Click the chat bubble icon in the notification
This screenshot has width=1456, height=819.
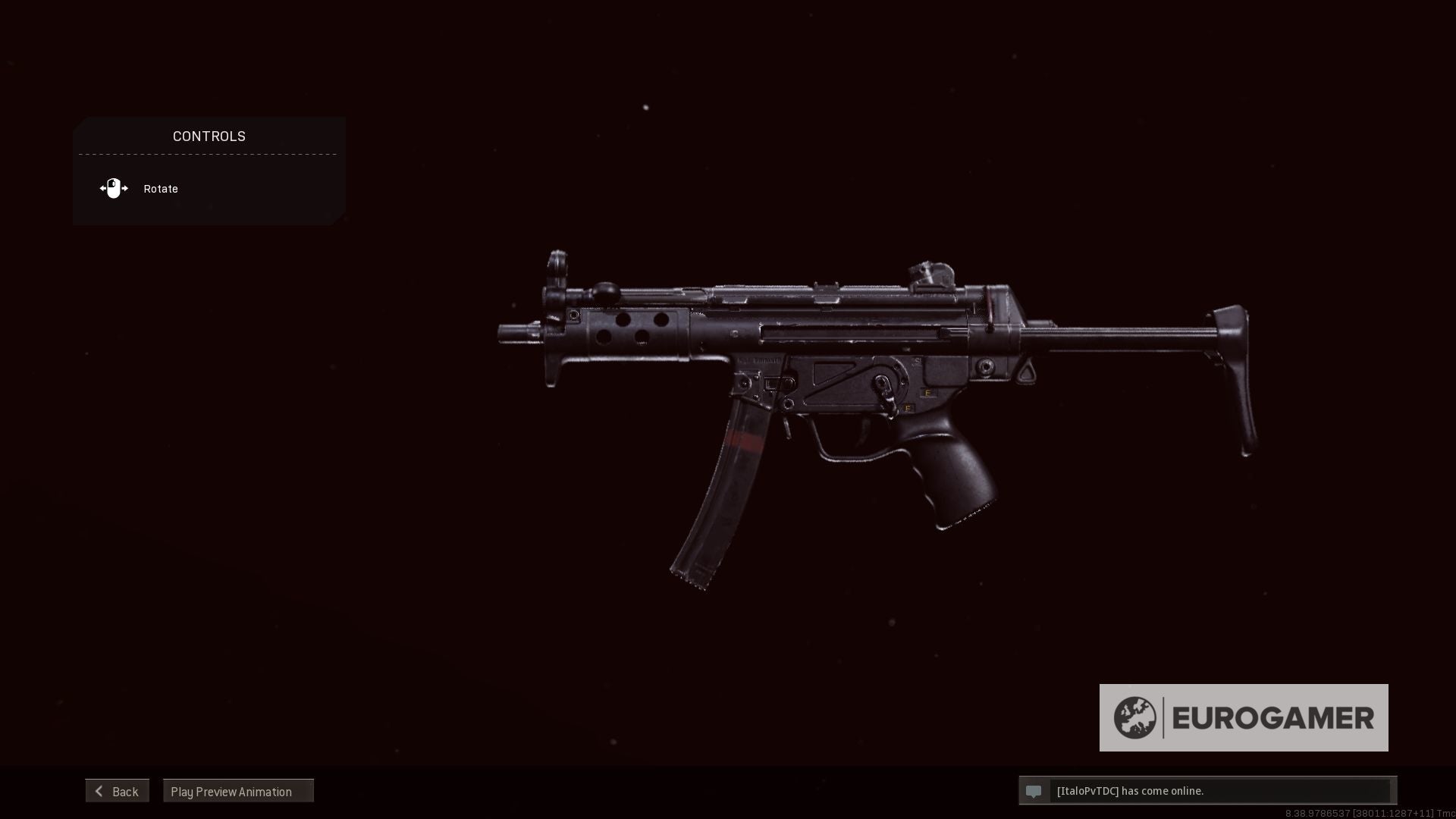1035,791
